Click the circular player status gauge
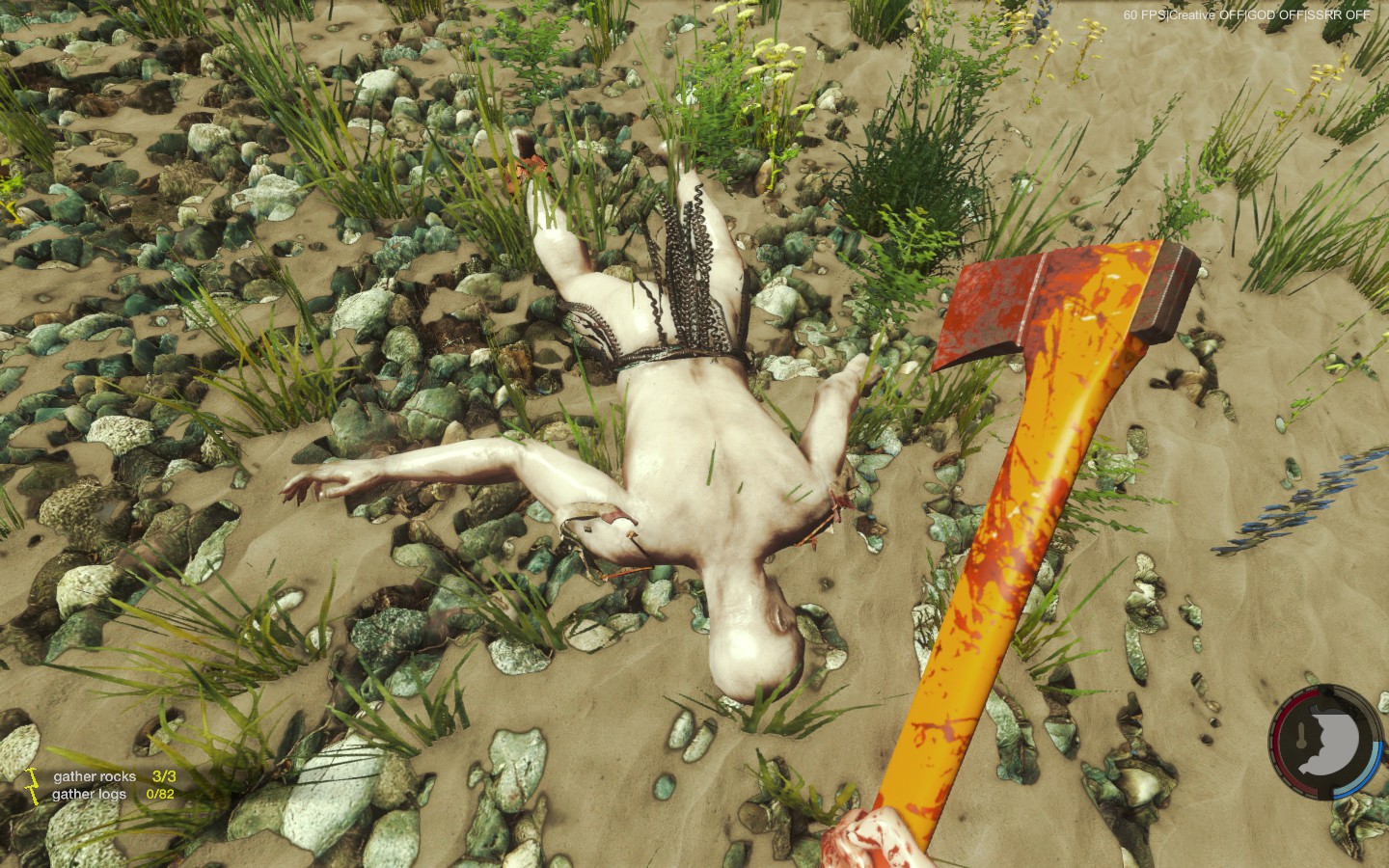The width and height of the screenshot is (1389, 868). pyautogui.click(x=1324, y=743)
